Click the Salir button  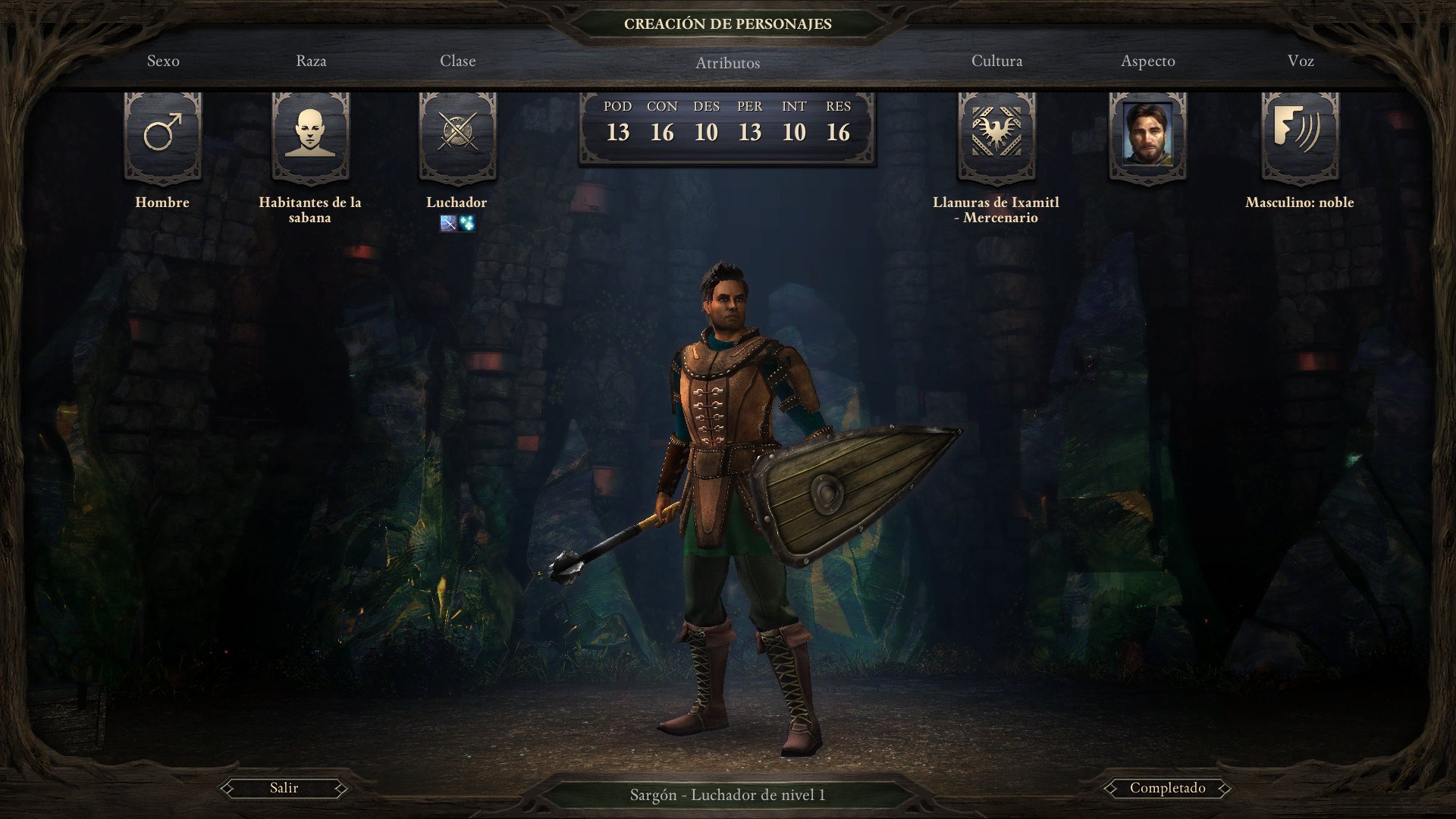tap(283, 788)
